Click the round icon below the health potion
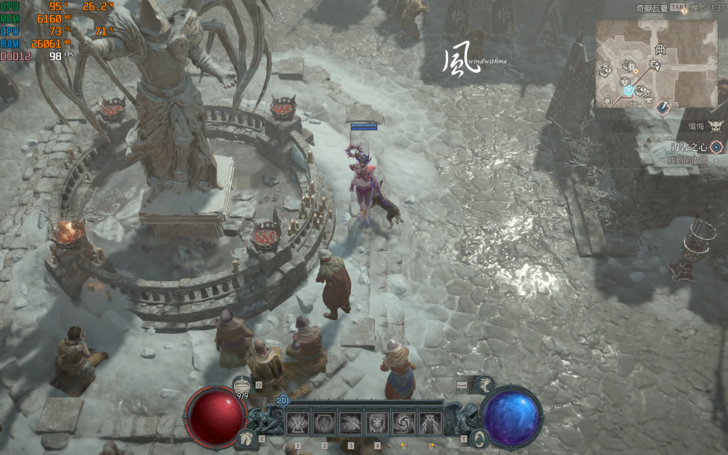728x455 pixels. (x=247, y=438)
